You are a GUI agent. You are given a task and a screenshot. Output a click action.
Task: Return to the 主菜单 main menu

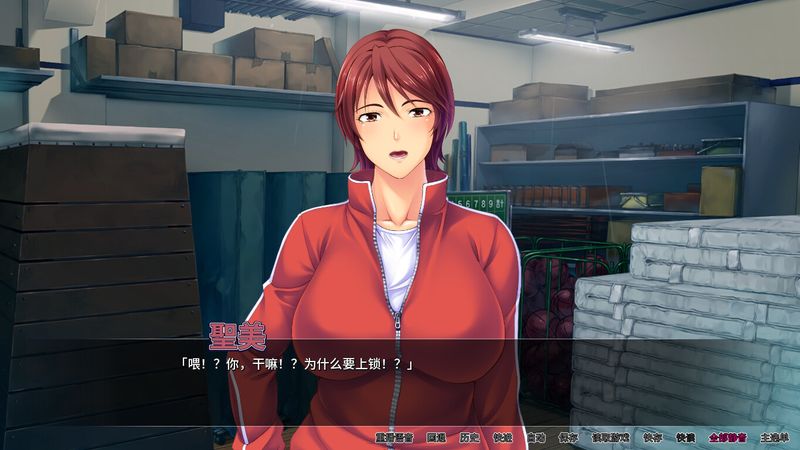[773, 437]
